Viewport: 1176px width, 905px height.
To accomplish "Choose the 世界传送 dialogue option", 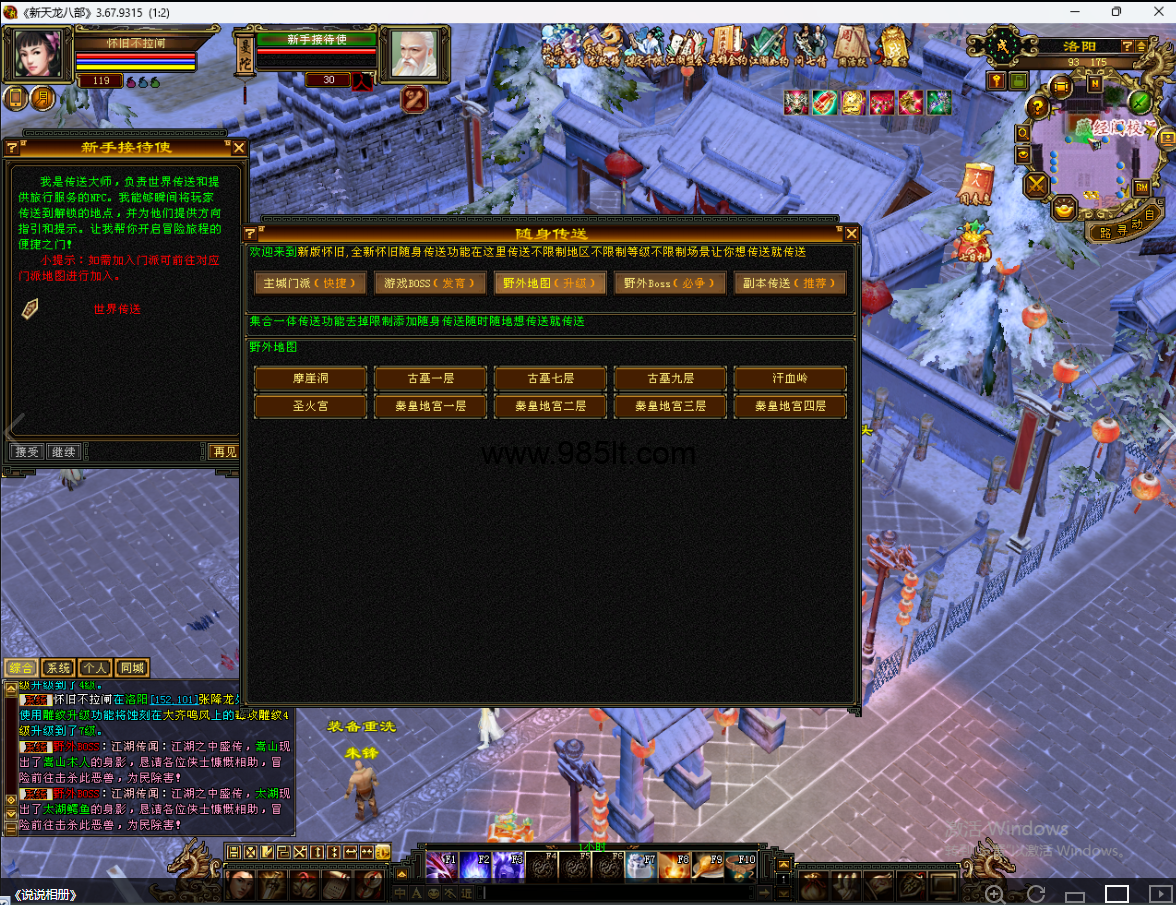I will [117, 309].
